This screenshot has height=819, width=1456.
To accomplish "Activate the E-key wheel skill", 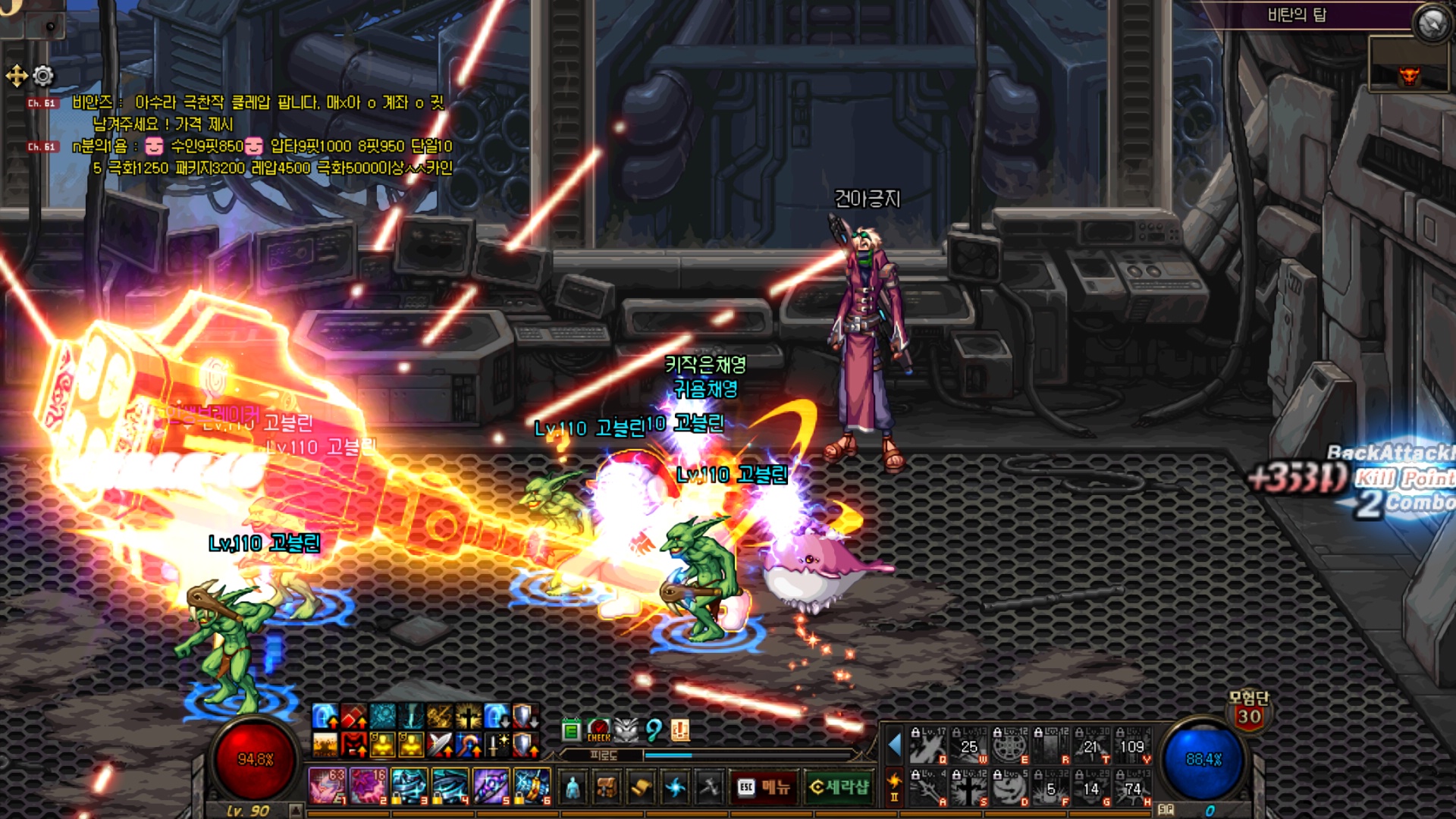I will [x=1010, y=746].
